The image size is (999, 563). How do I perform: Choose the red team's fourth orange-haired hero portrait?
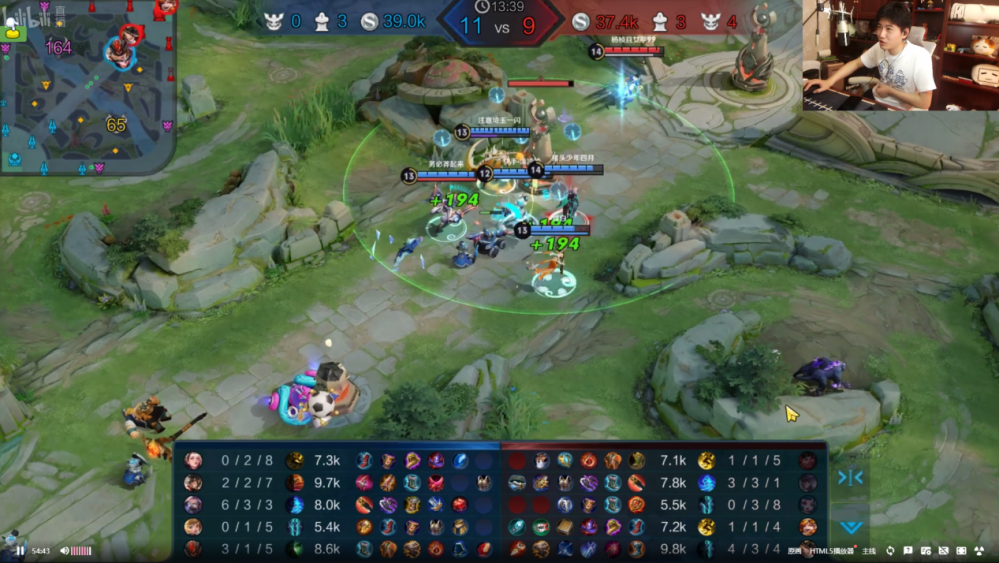[x=807, y=526]
